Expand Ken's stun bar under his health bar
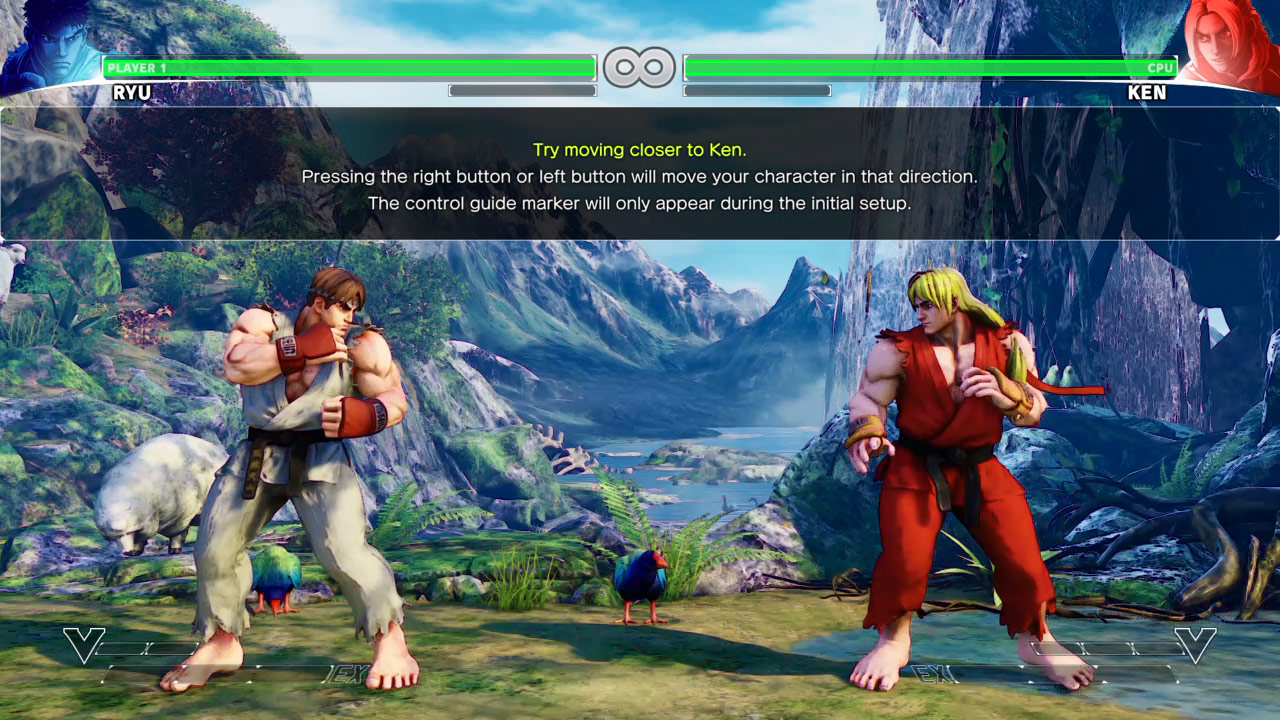1280x720 pixels. [757, 90]
